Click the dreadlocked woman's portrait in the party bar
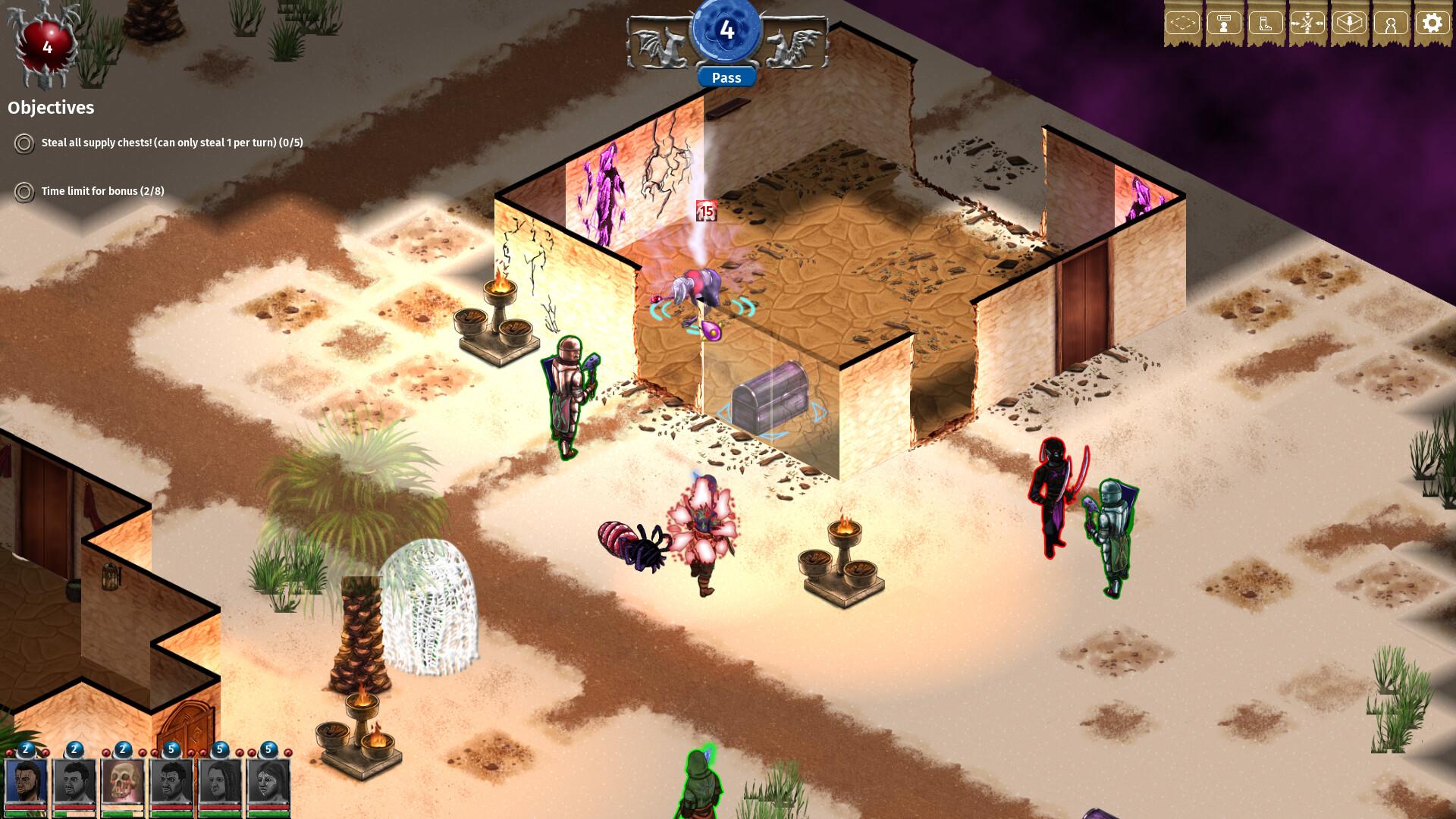1456x819 pixels. pyautogui.click(x=220, y=783)
